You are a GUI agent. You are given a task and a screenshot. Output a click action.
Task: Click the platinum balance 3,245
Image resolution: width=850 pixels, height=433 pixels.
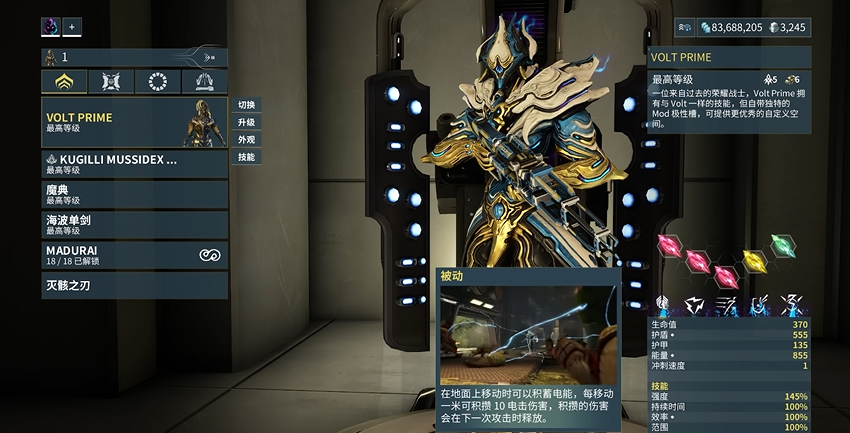pyautogui.click(x=790, y=28)
